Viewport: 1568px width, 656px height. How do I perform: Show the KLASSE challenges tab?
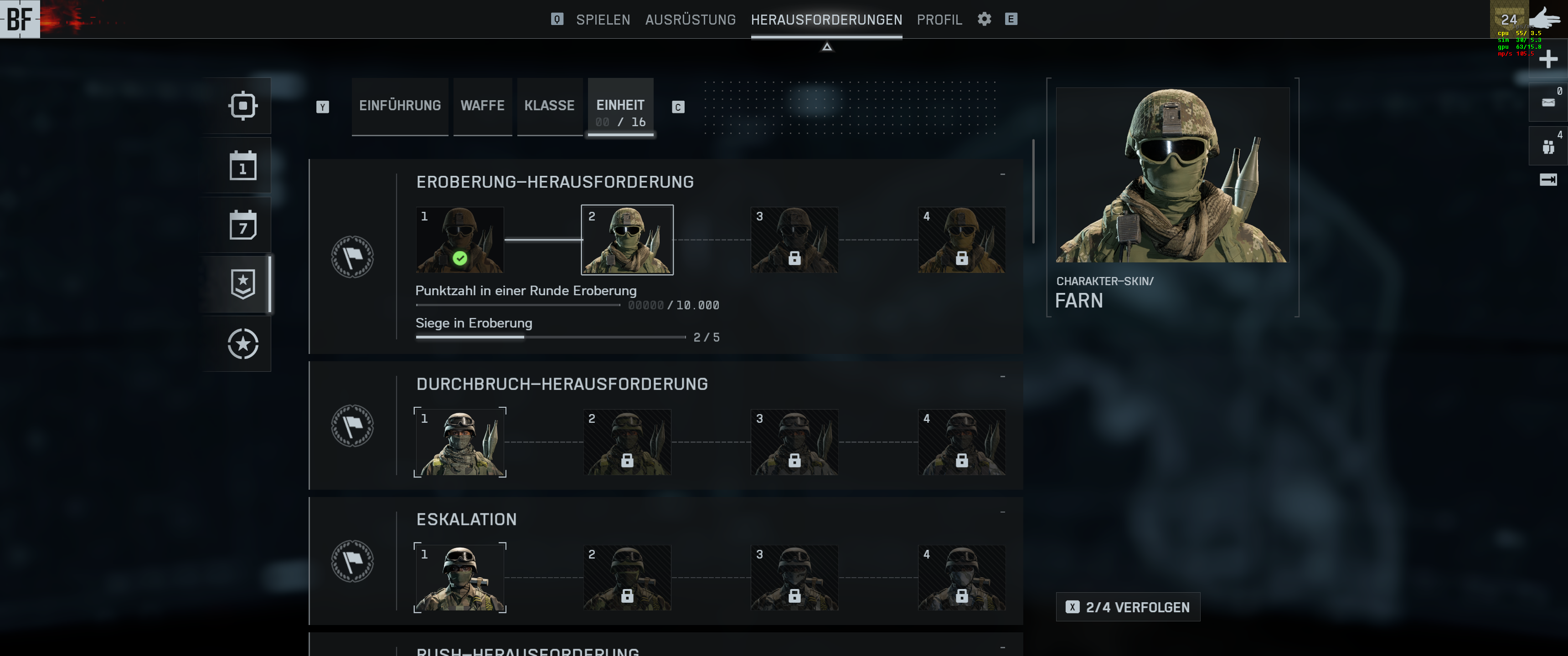[x=549, y=105]
